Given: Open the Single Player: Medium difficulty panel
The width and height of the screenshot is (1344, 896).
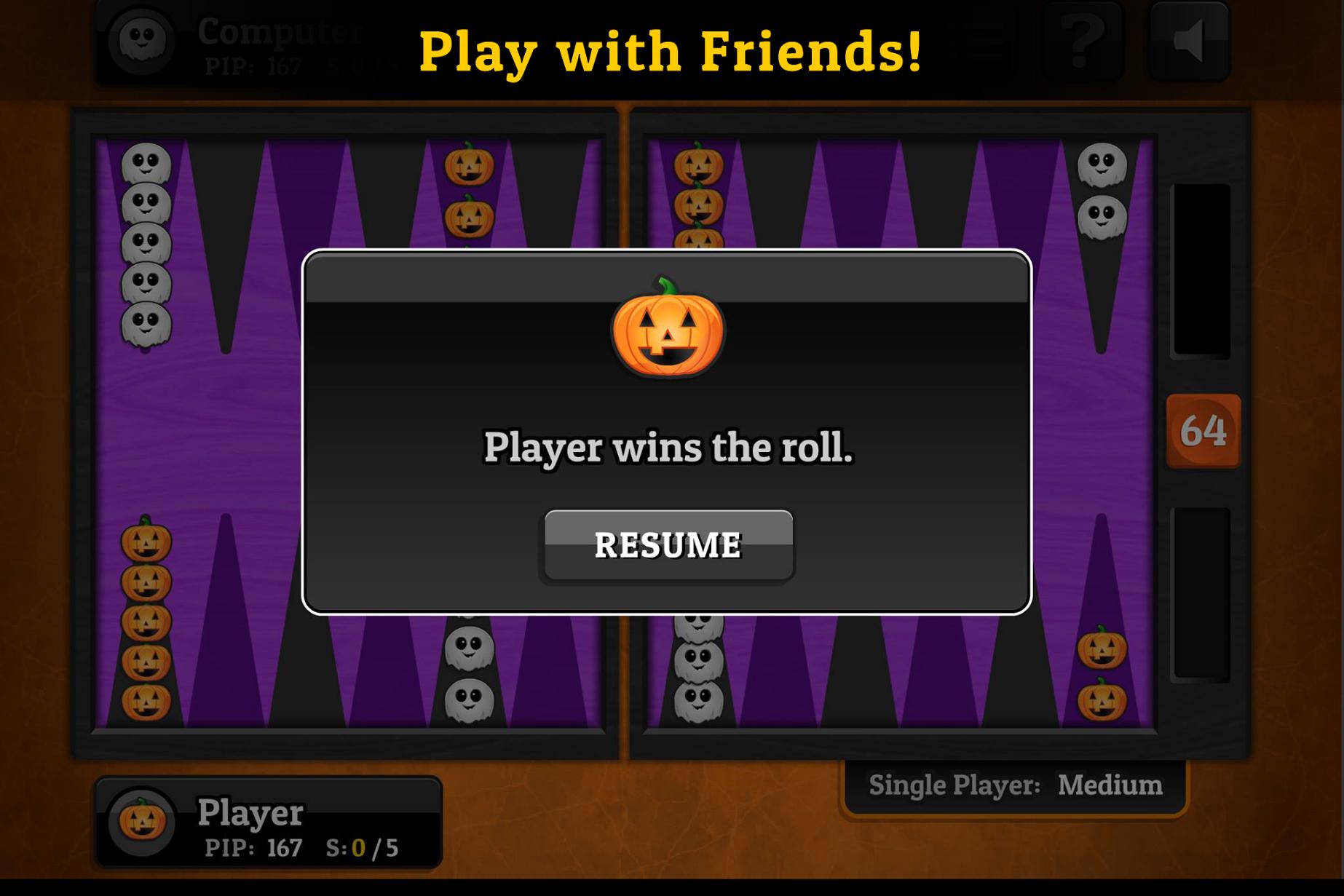Looking at the screenshot, I should [1015, 786].
